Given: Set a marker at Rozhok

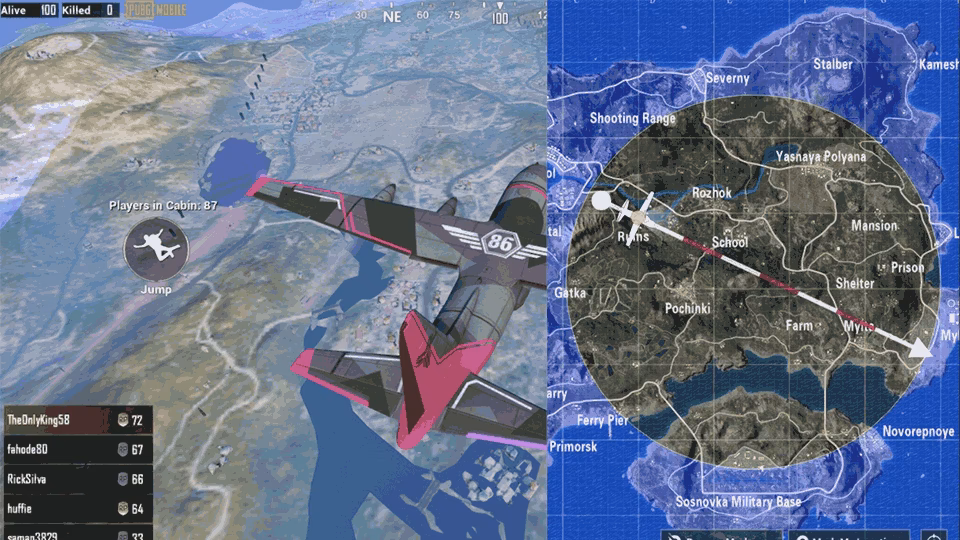Looking at the screenshot, I should [x=711, y=192].
